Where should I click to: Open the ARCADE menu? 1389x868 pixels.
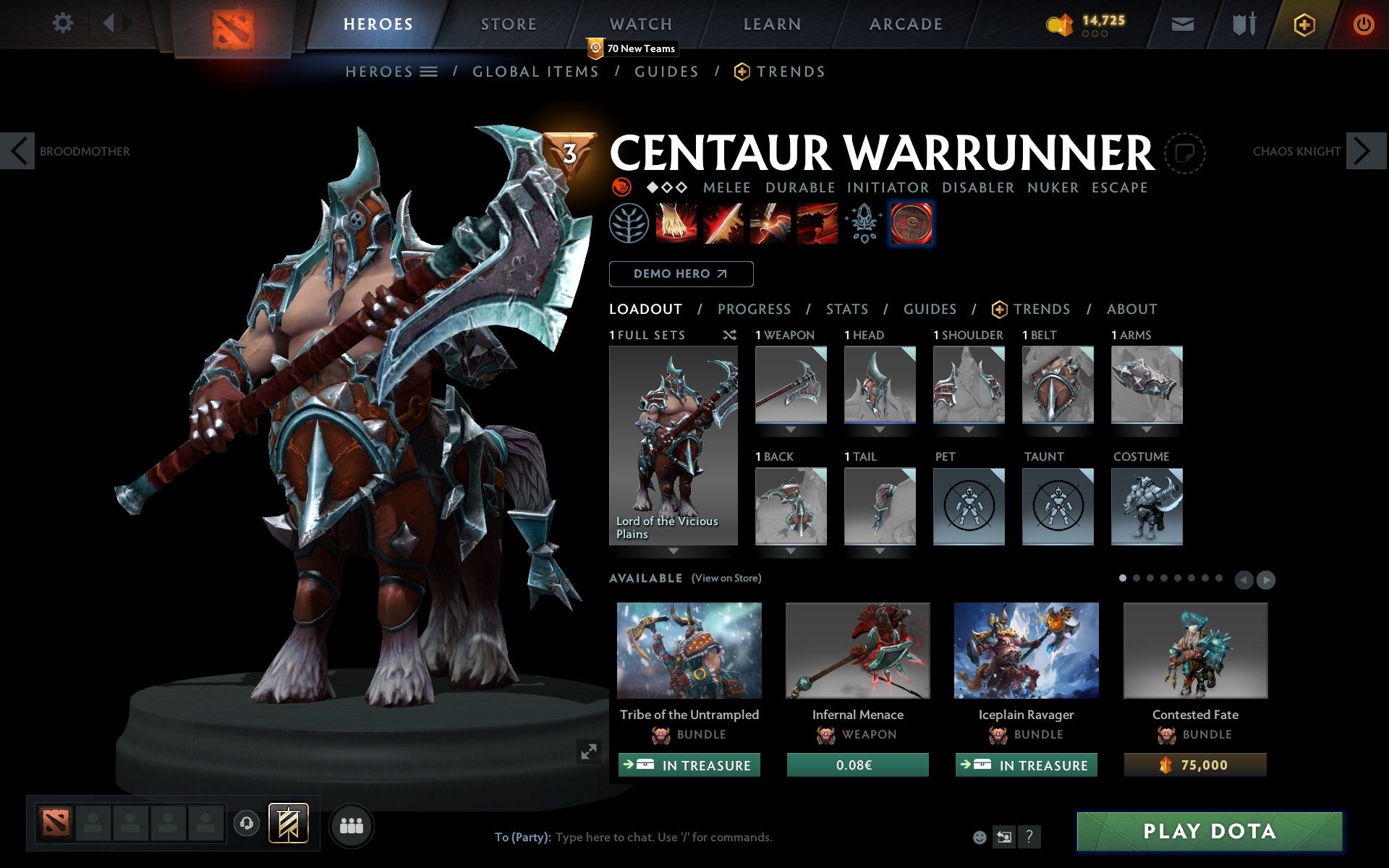tap(905, 23)
